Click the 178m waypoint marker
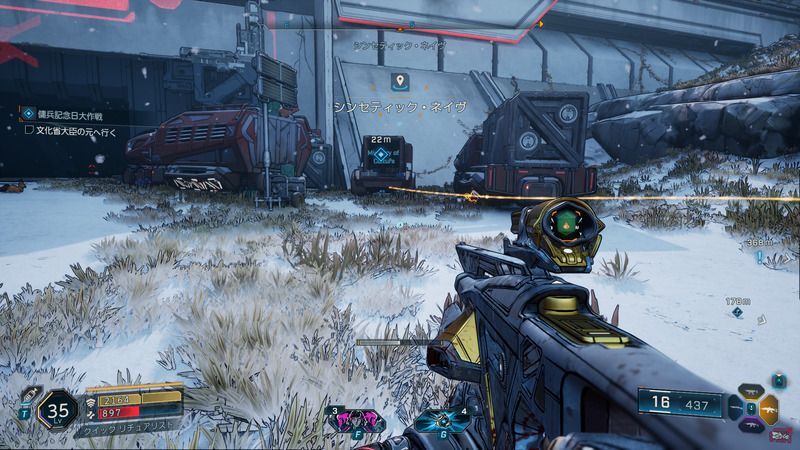The image size is (800, 450). (738, 311)
